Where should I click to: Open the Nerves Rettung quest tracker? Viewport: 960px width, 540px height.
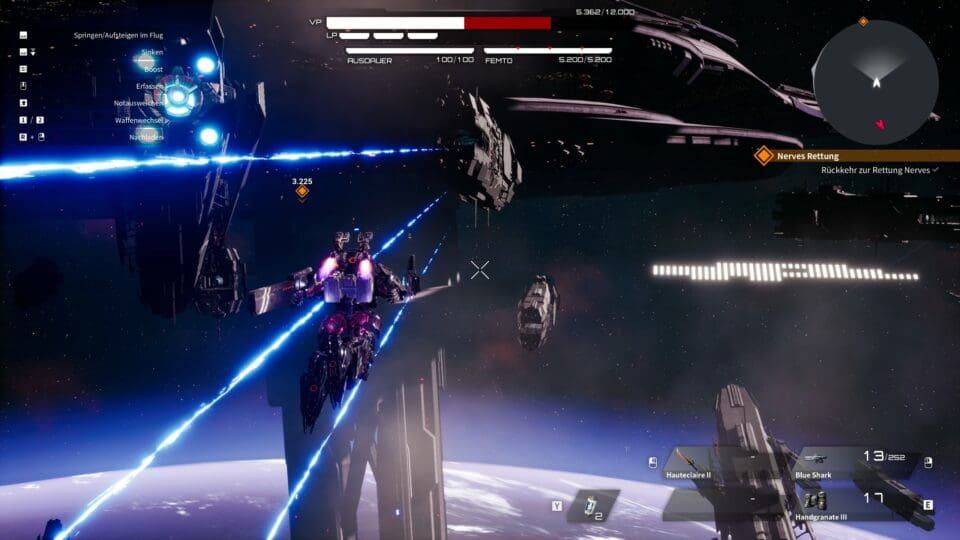809,156
